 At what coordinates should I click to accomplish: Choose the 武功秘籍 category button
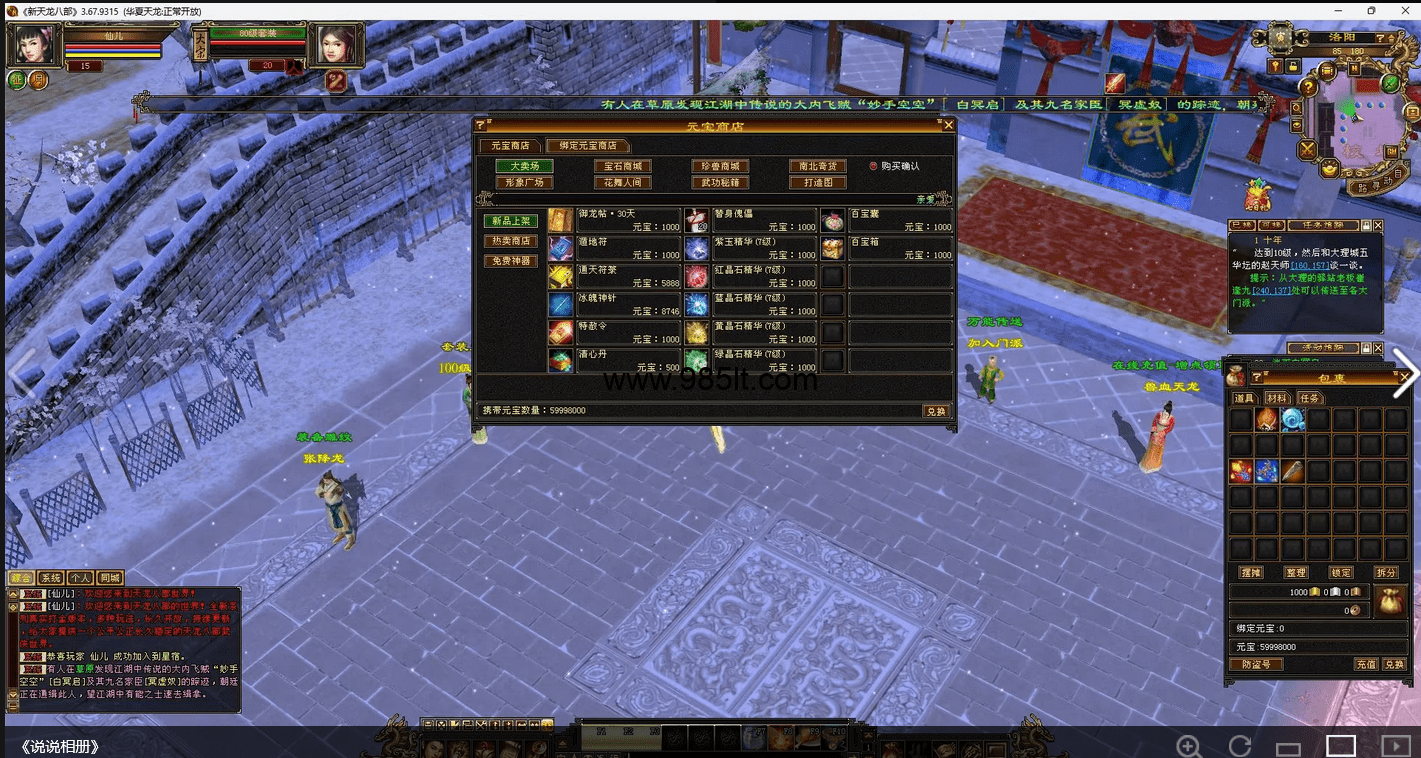[719, 183]
